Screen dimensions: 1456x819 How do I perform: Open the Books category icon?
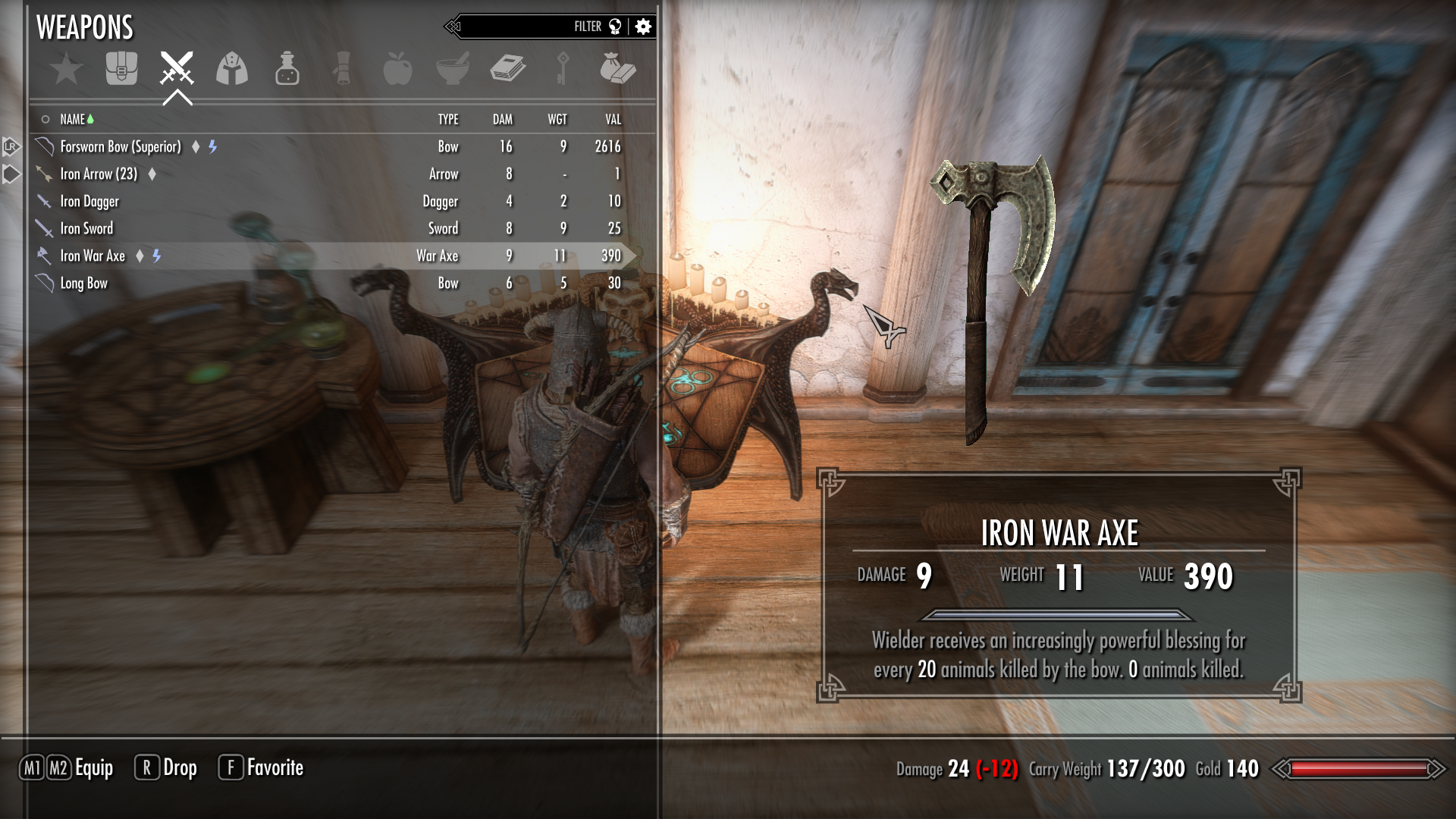click(507, 68)
